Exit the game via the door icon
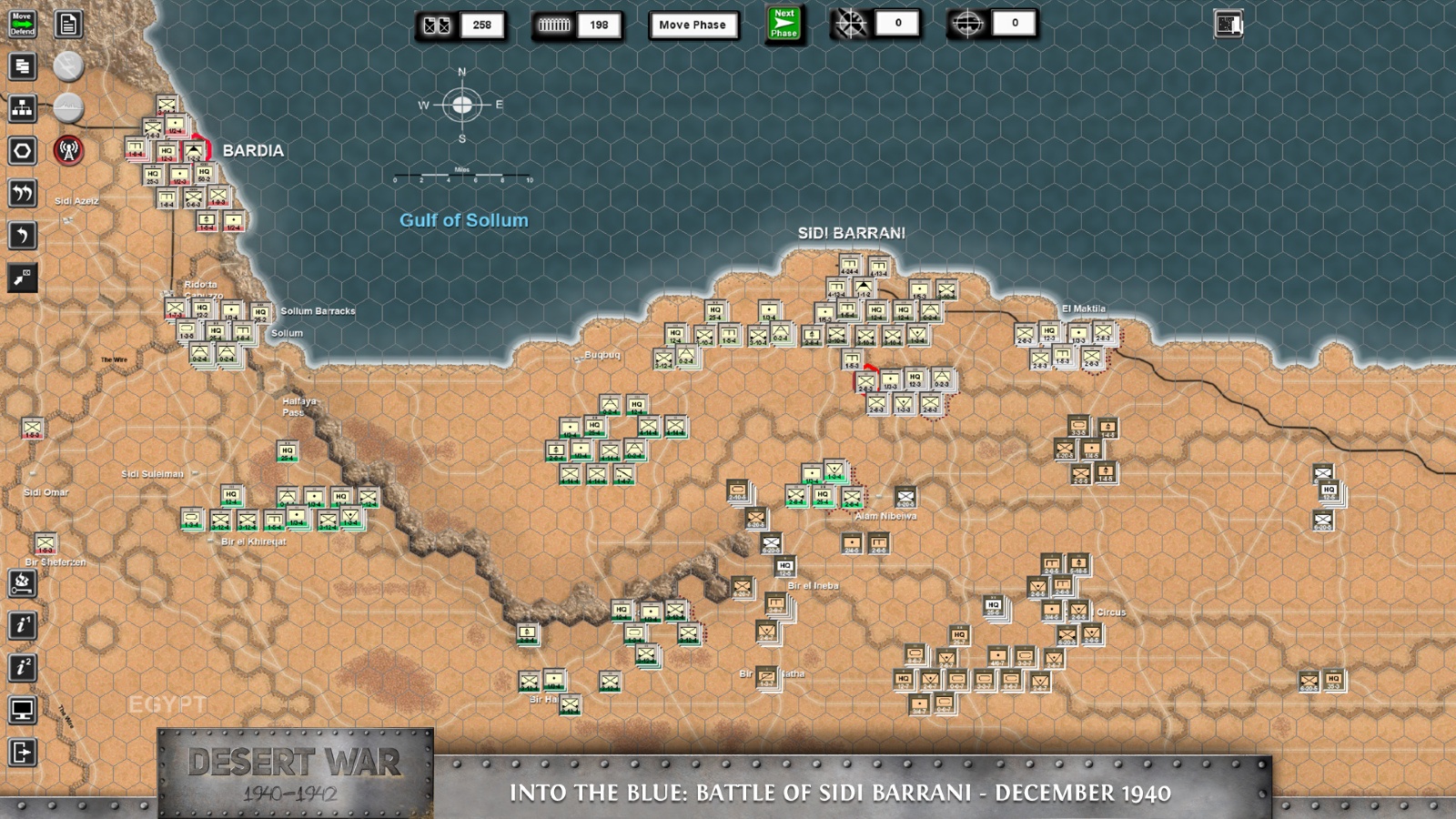 tap(23, 753)
